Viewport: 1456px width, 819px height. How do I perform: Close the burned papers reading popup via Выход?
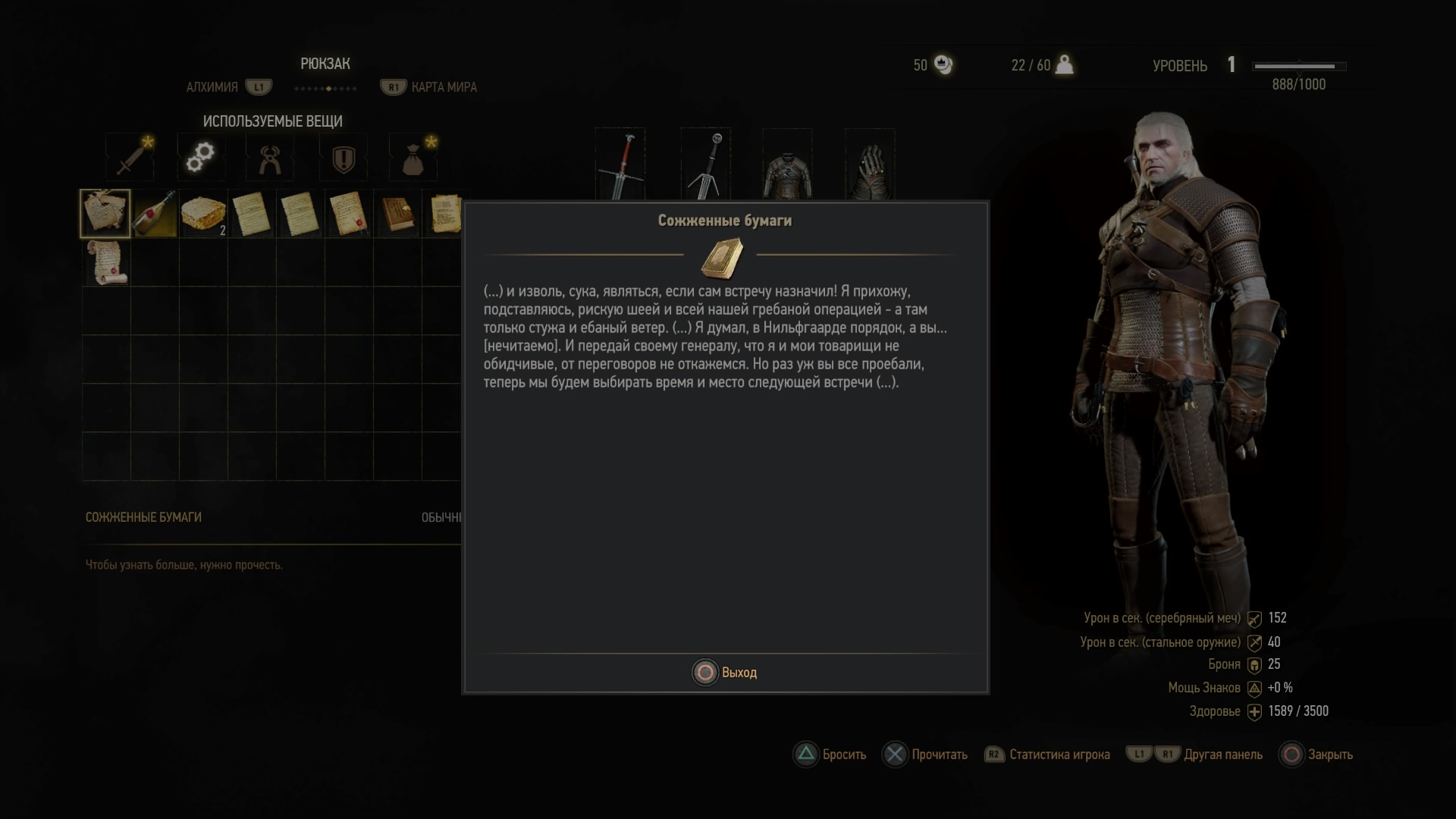point(724,673)
